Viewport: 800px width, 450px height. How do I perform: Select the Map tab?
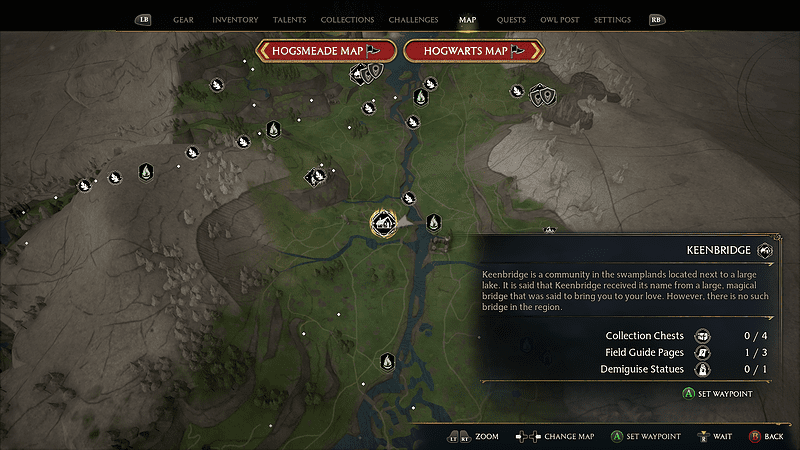tap(467, 19)
